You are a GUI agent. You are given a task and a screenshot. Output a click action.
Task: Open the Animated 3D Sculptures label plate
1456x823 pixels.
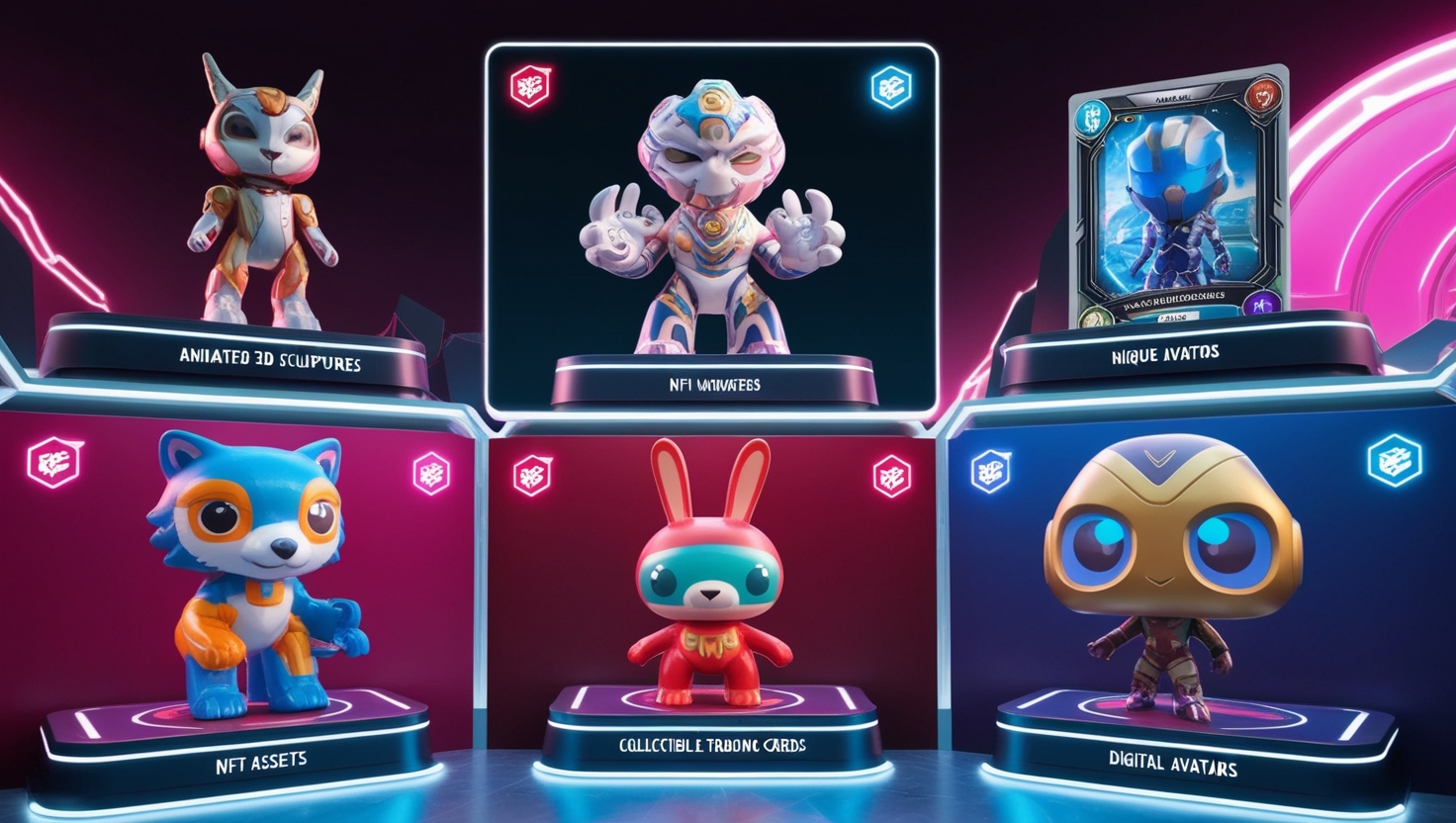(x=270, y=358)
